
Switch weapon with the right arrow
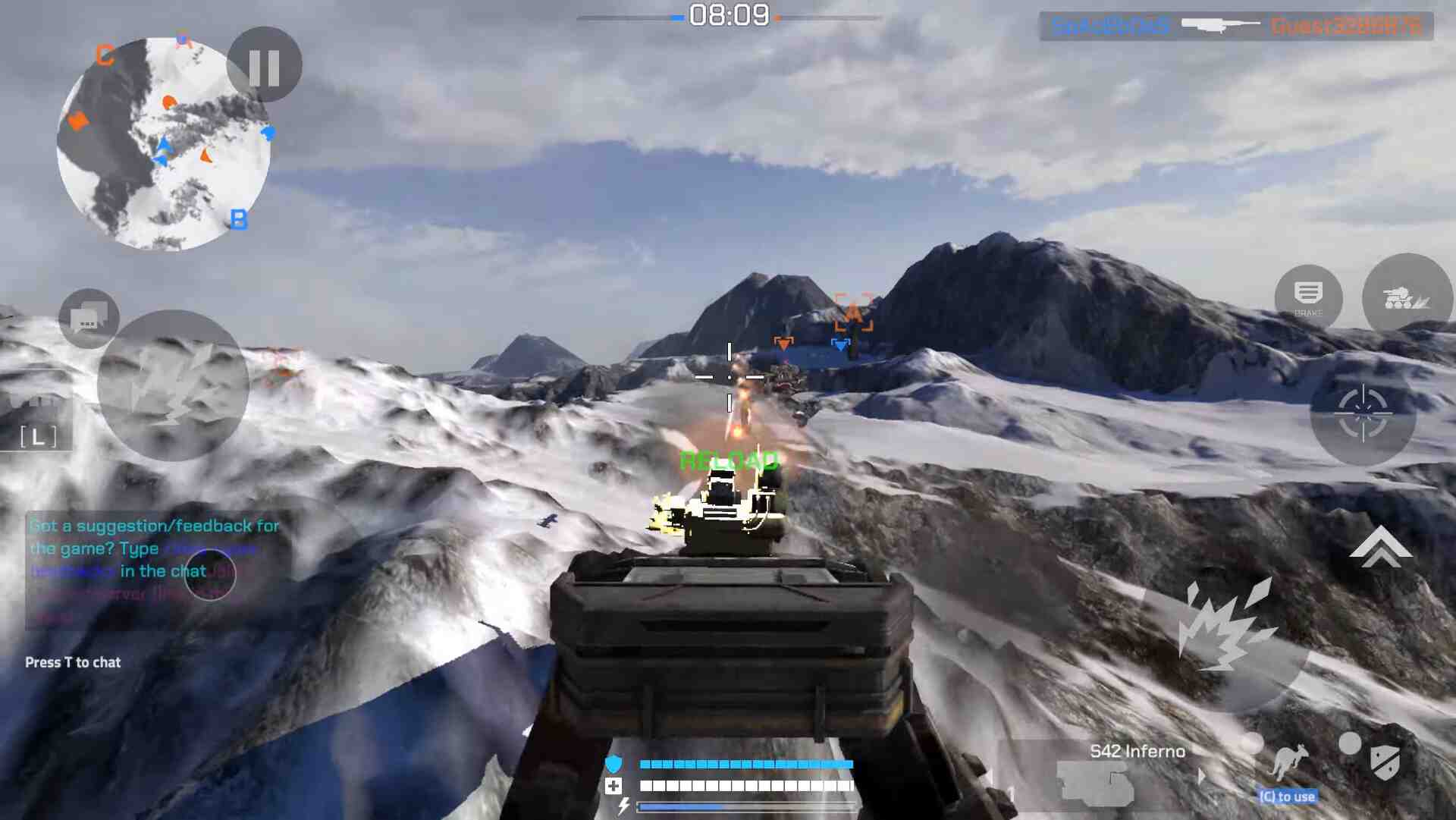pyautogui.click(x=1201, y=777)
